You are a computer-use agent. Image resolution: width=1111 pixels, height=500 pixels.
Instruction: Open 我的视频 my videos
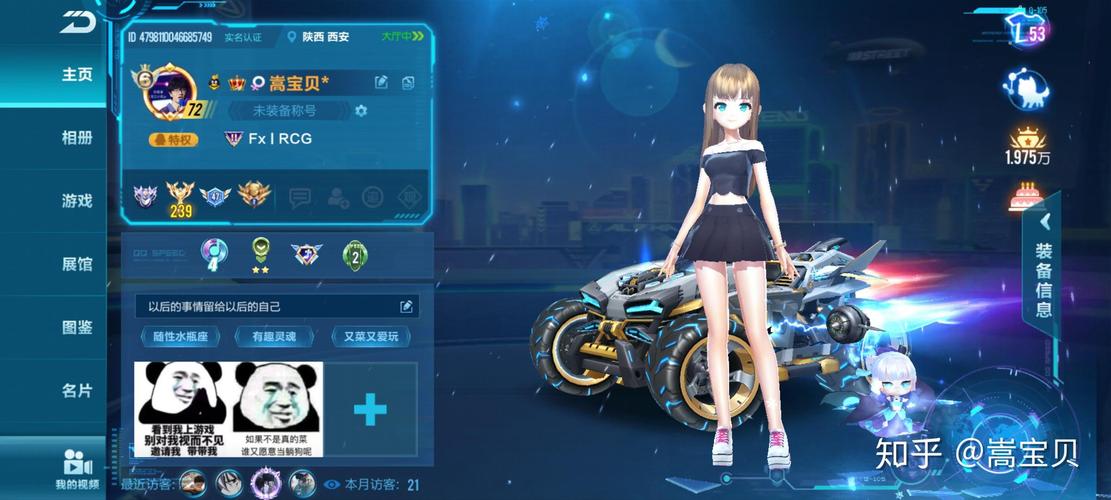tap(76, 469)
